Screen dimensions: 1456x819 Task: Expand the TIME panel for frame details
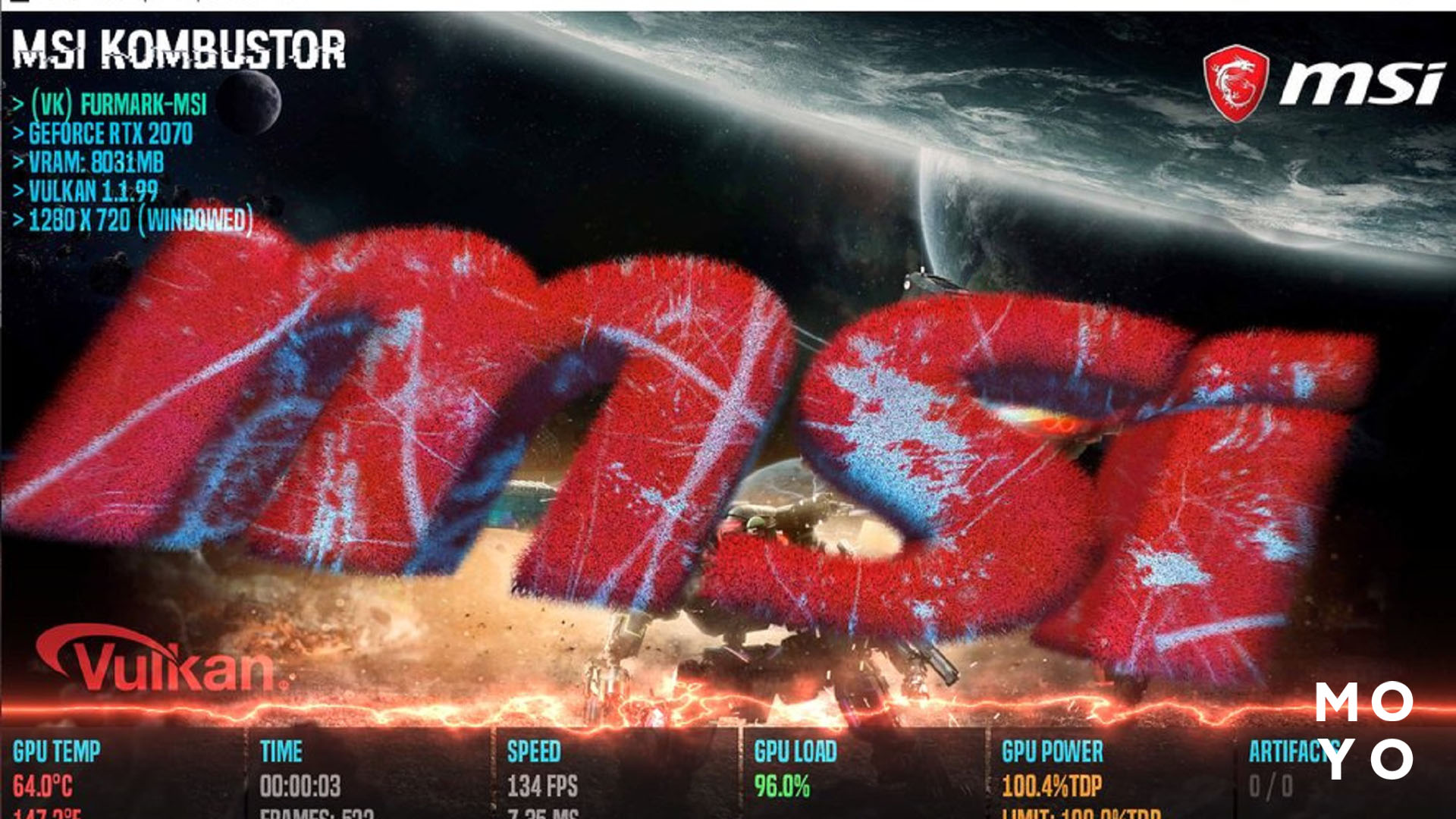coord(282,753)
